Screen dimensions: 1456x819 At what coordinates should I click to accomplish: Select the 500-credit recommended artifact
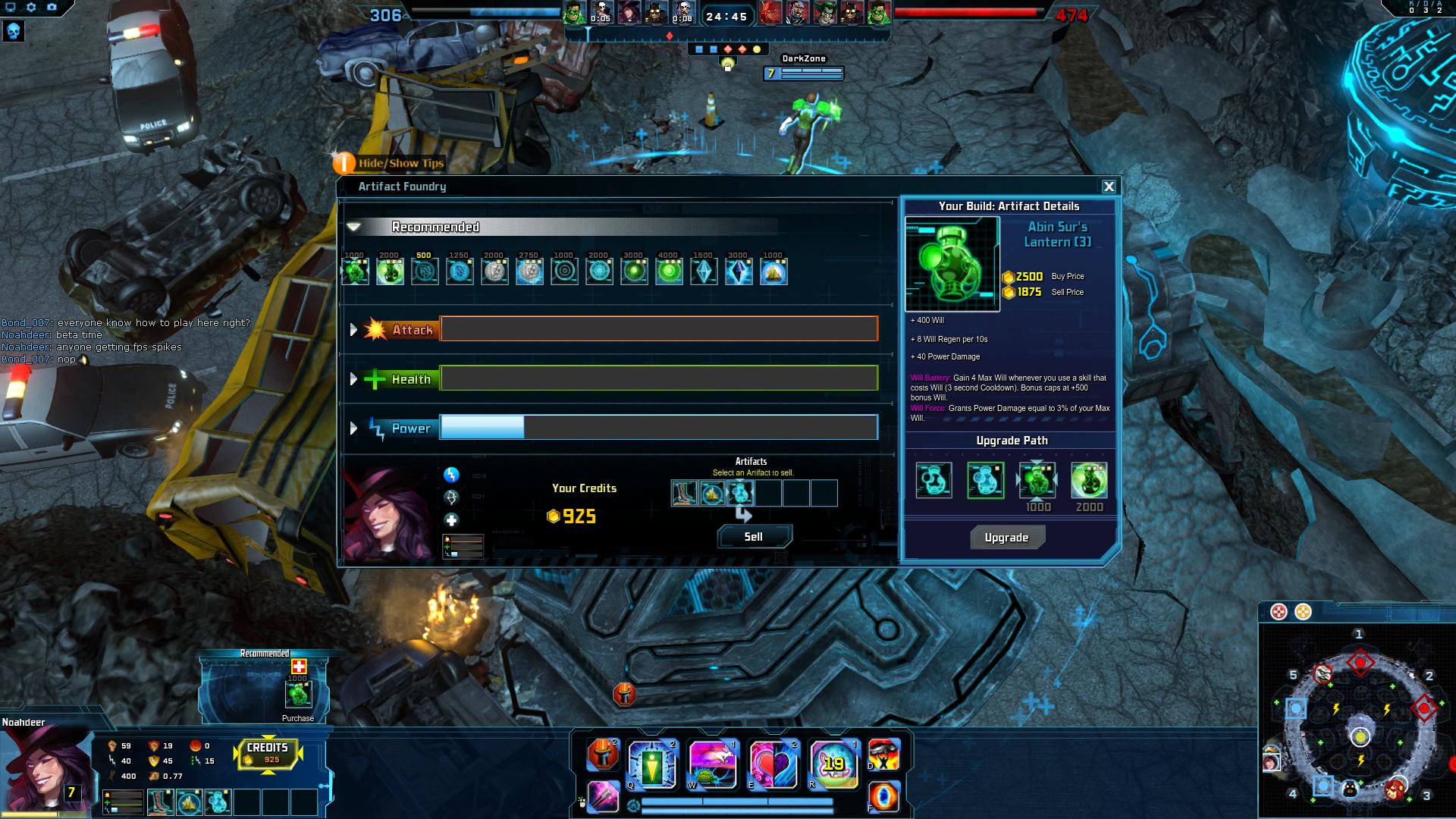pos(425,271)
